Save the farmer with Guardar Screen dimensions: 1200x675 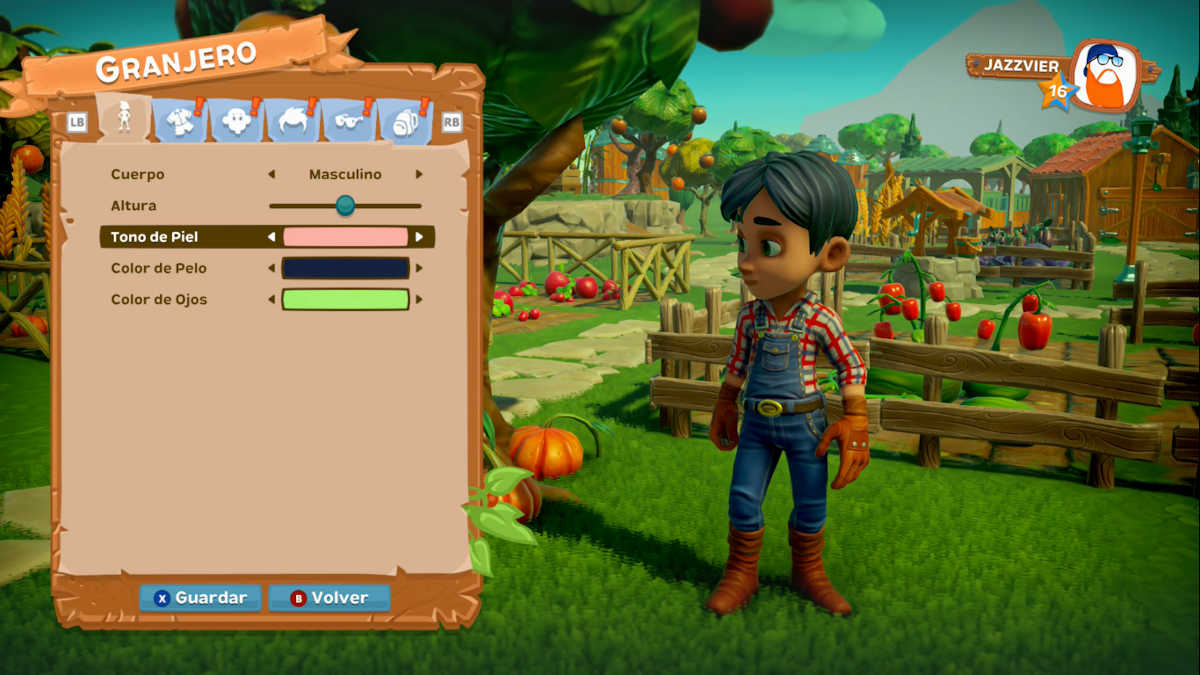coord(200,598)
